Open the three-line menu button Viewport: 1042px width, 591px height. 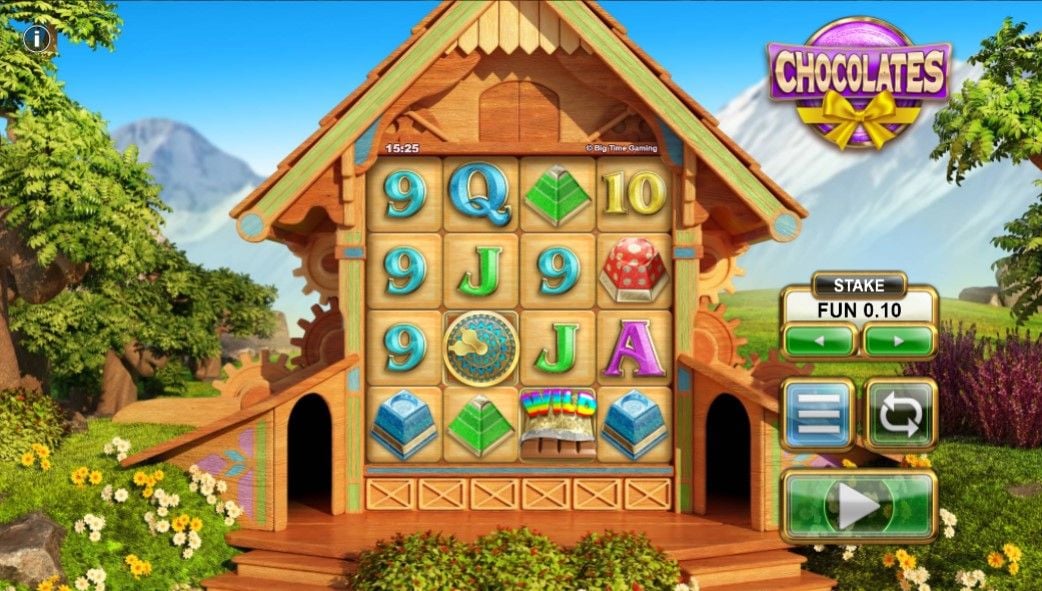(x=818, y=413)
